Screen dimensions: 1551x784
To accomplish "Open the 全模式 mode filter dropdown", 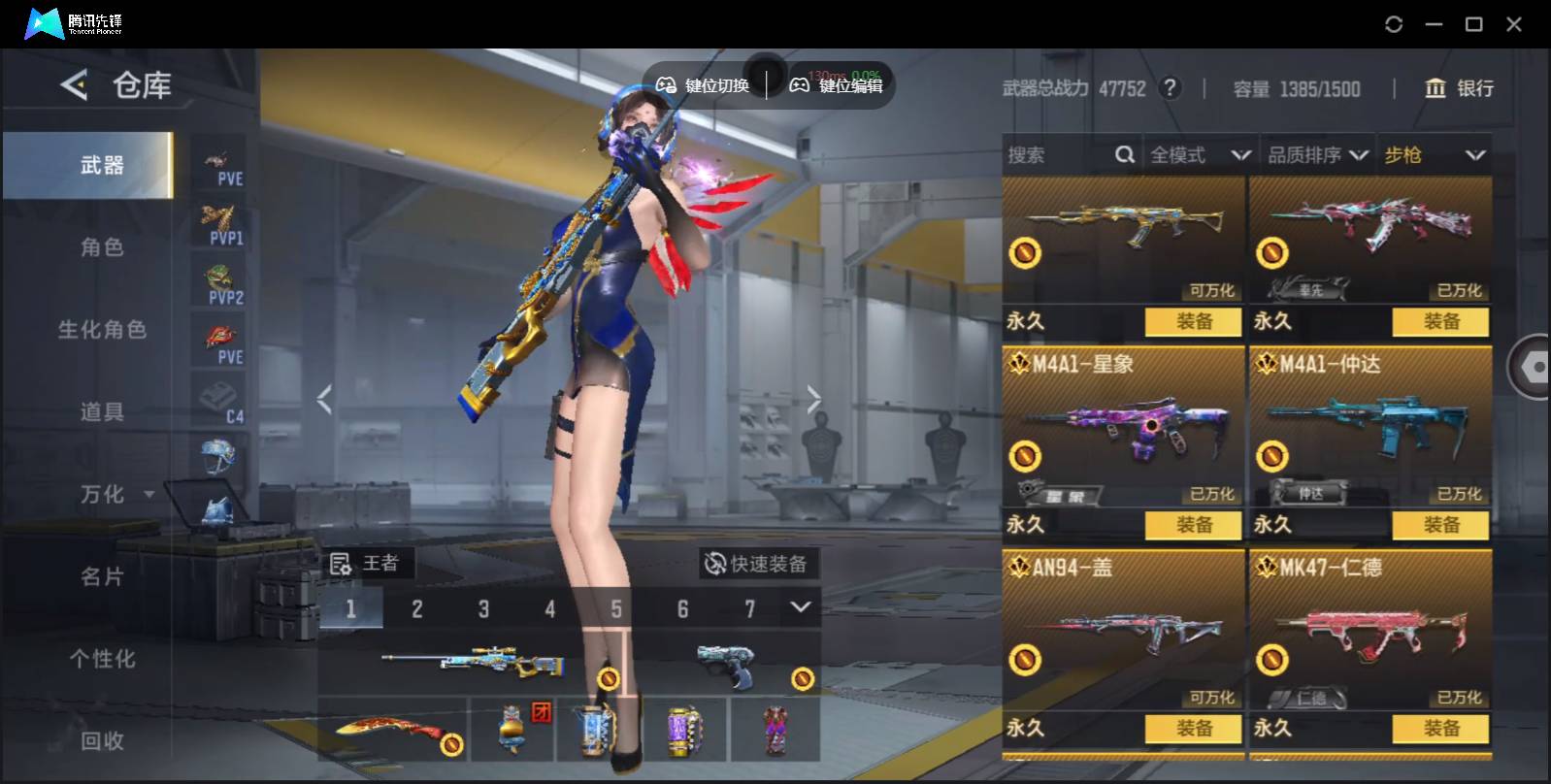I will 1200,155.
